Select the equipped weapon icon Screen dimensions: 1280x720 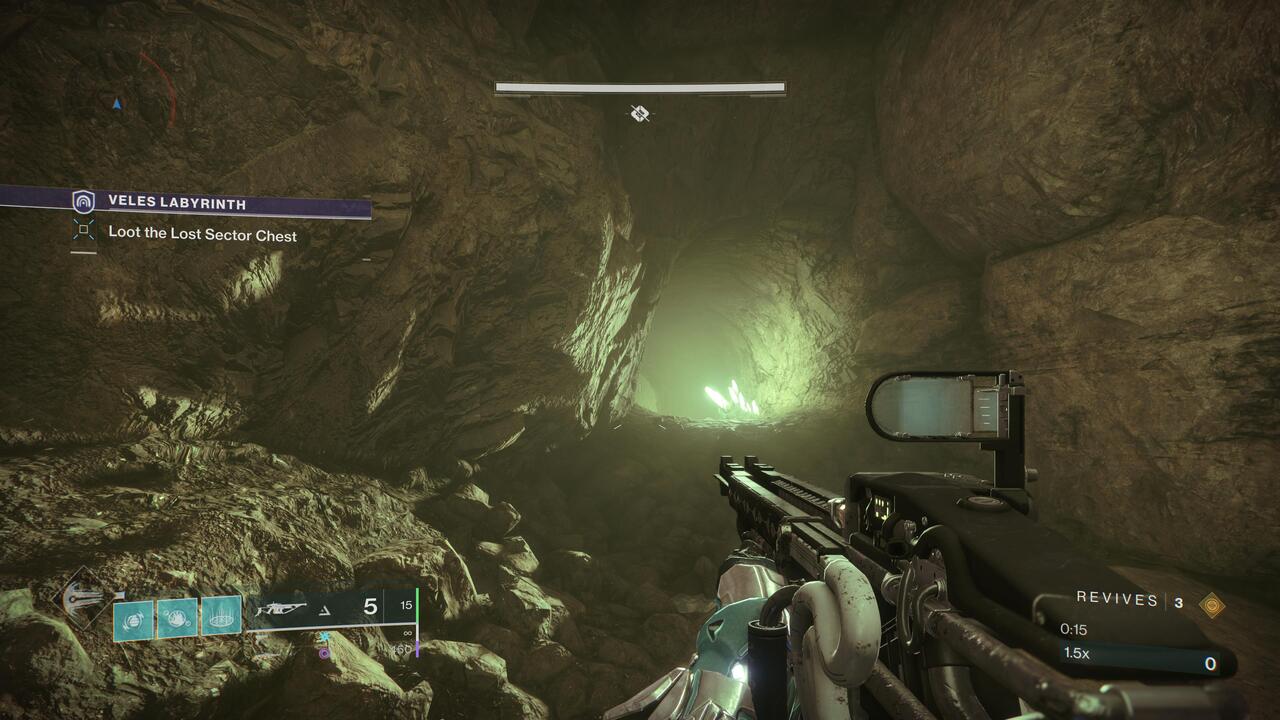pos(281,607)
